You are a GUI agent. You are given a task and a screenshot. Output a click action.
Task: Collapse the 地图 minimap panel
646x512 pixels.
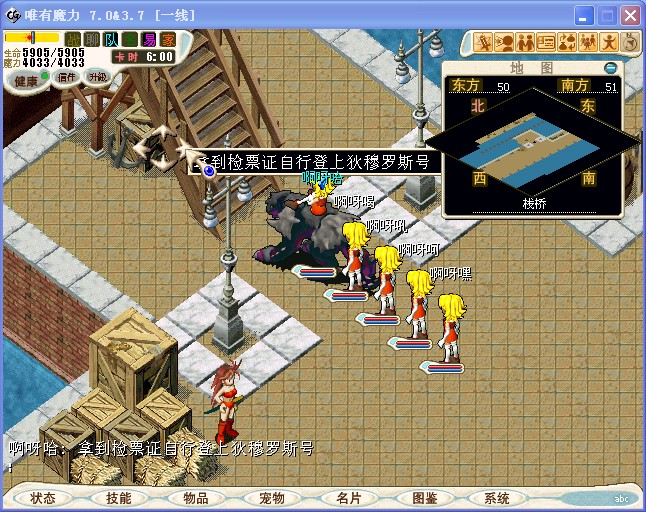point(611,68)
